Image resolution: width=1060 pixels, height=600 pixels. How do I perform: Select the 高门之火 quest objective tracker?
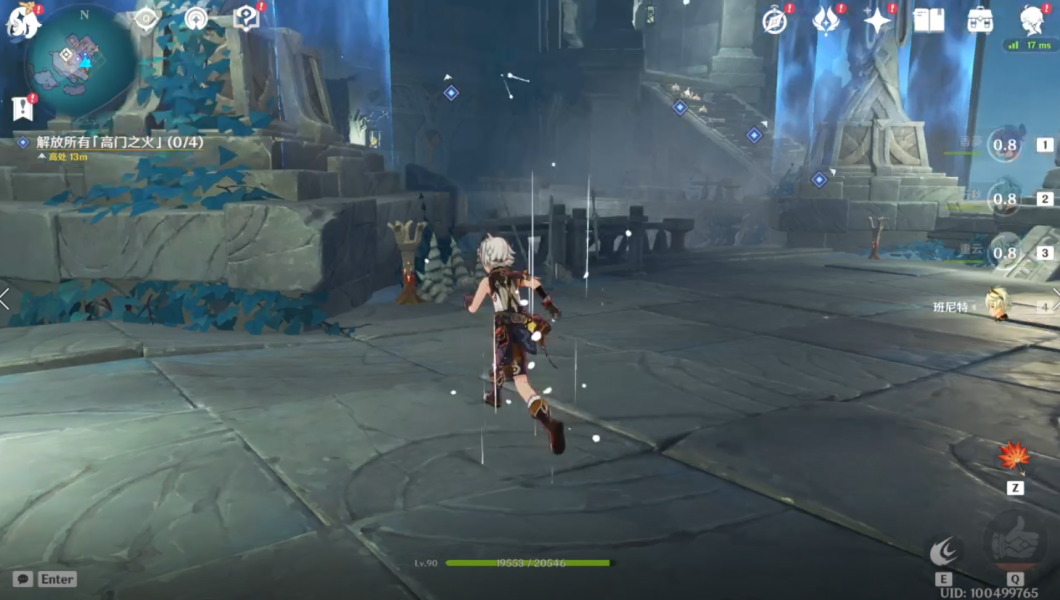(x=110, y=143)
